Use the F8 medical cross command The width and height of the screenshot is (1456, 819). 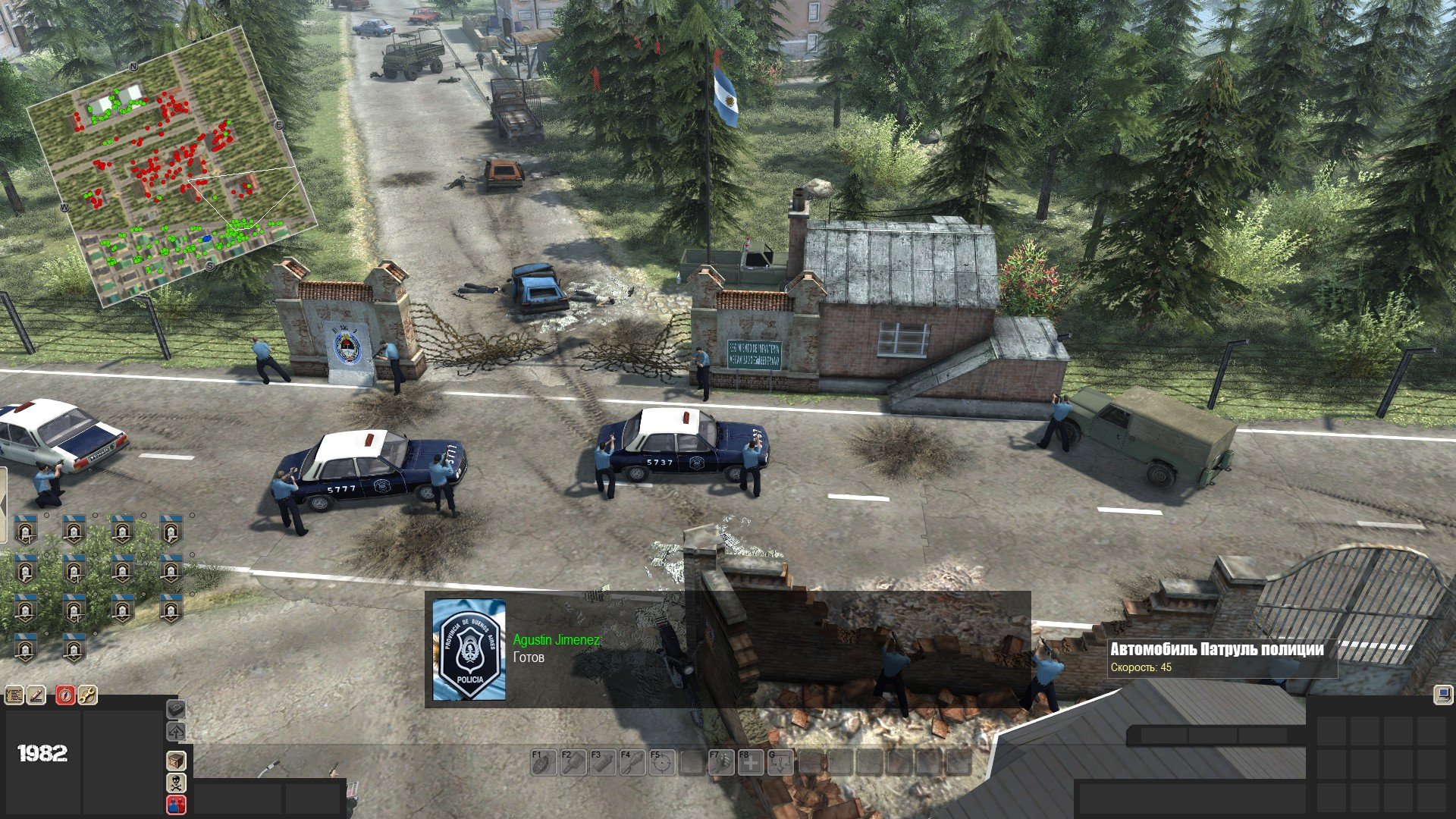(x=750, y=762)
